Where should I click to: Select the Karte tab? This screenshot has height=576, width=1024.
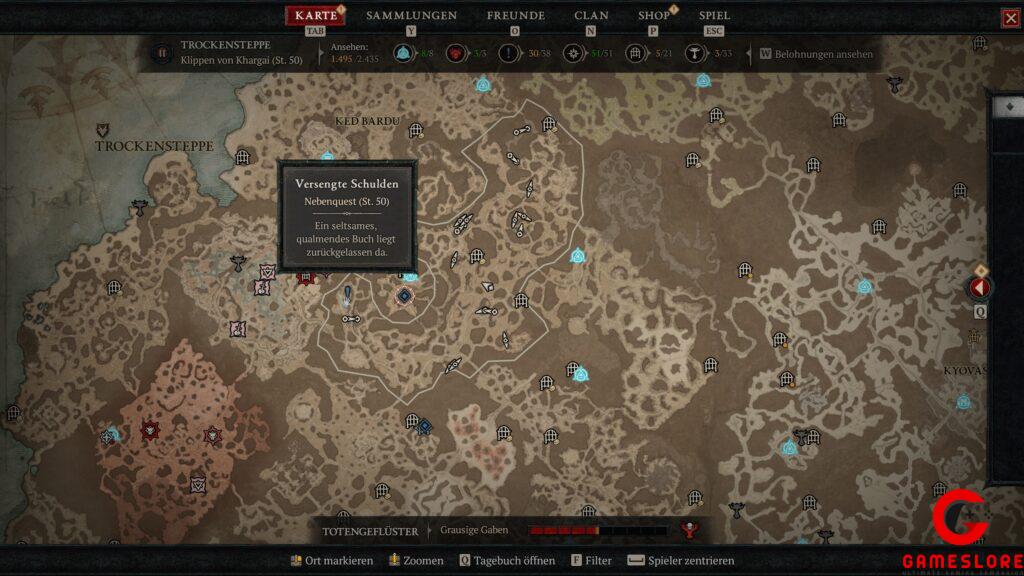316,16
